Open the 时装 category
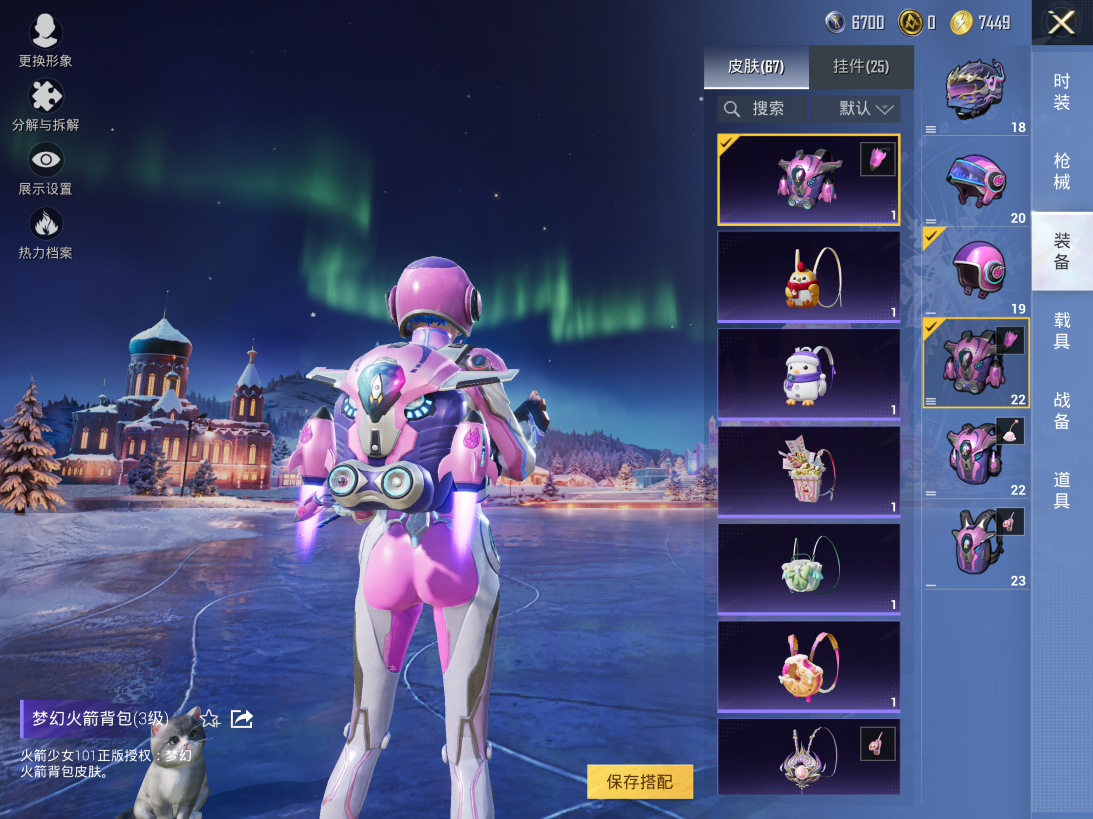The width and height of the screenshot is (1093, 819). (1062, 92)
